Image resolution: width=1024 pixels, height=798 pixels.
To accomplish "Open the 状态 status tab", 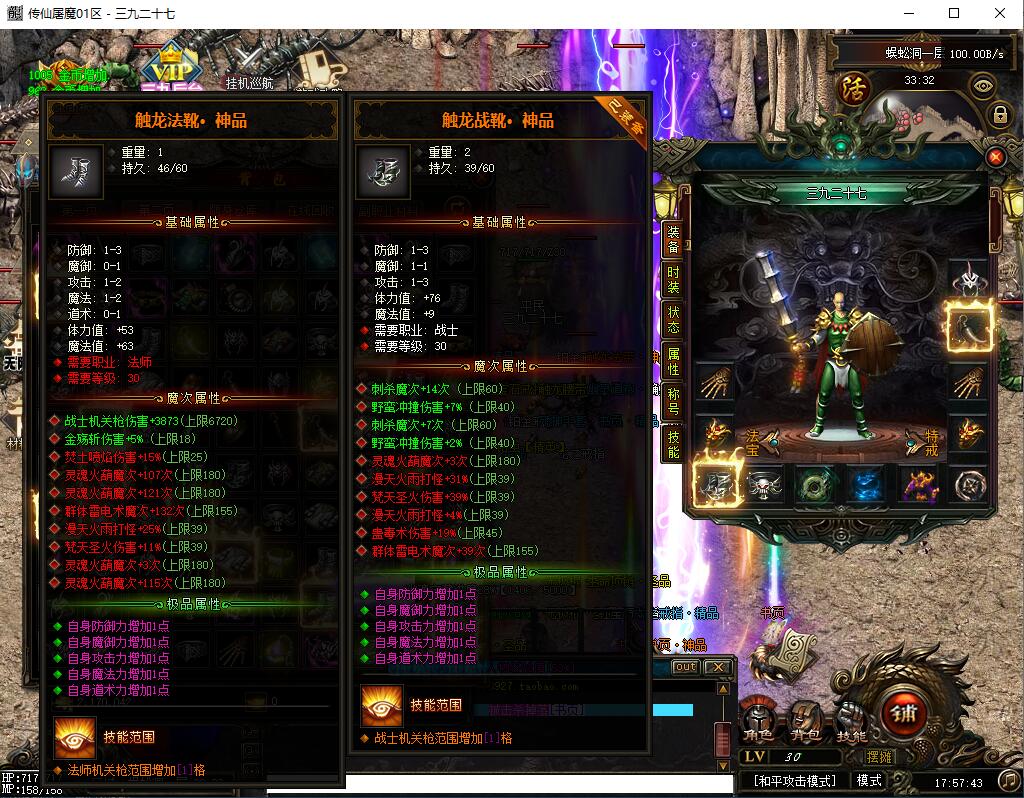I will (x=674, y=320).
